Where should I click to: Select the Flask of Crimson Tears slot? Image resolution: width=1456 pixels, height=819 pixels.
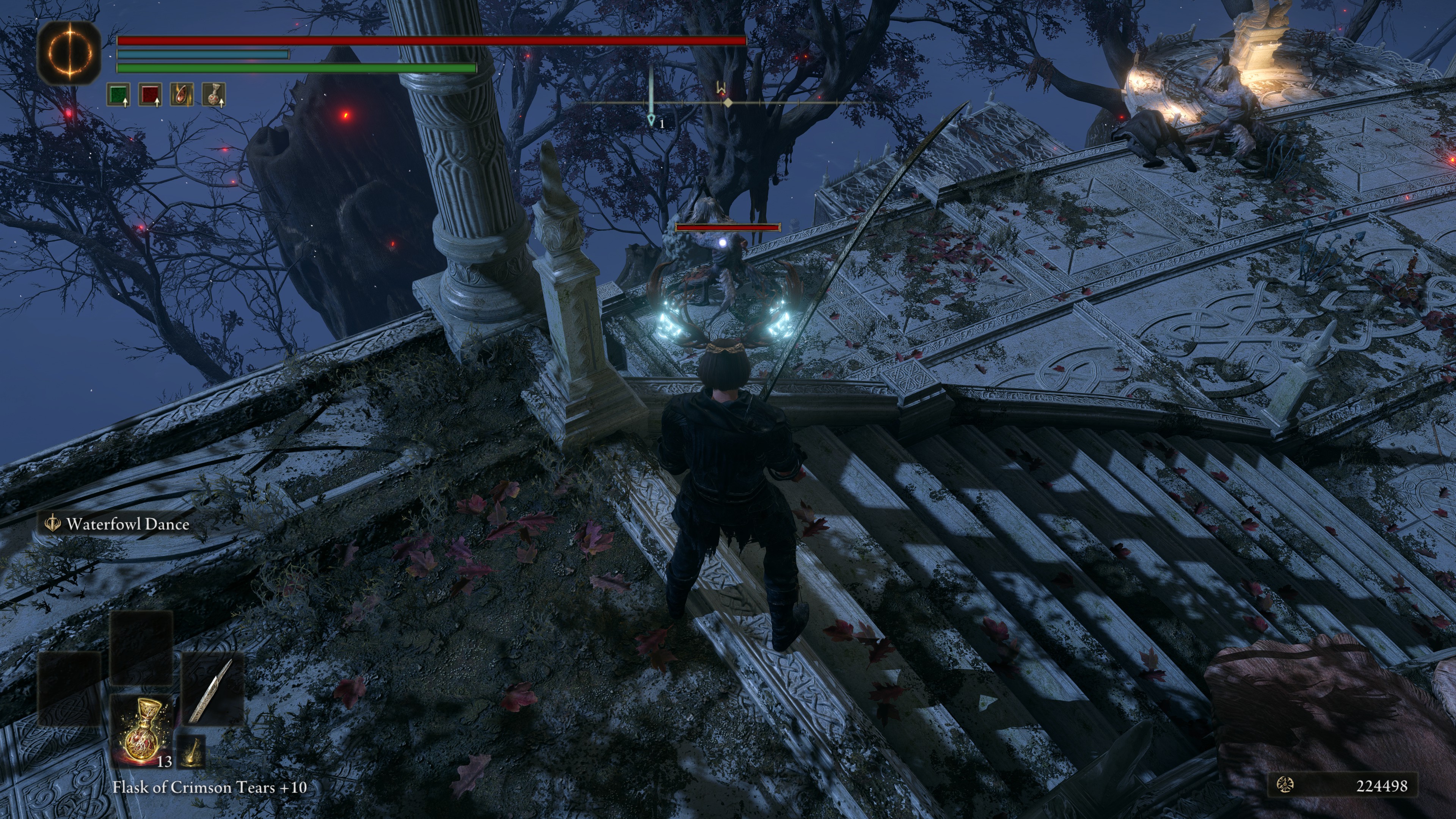click(141, 729)
